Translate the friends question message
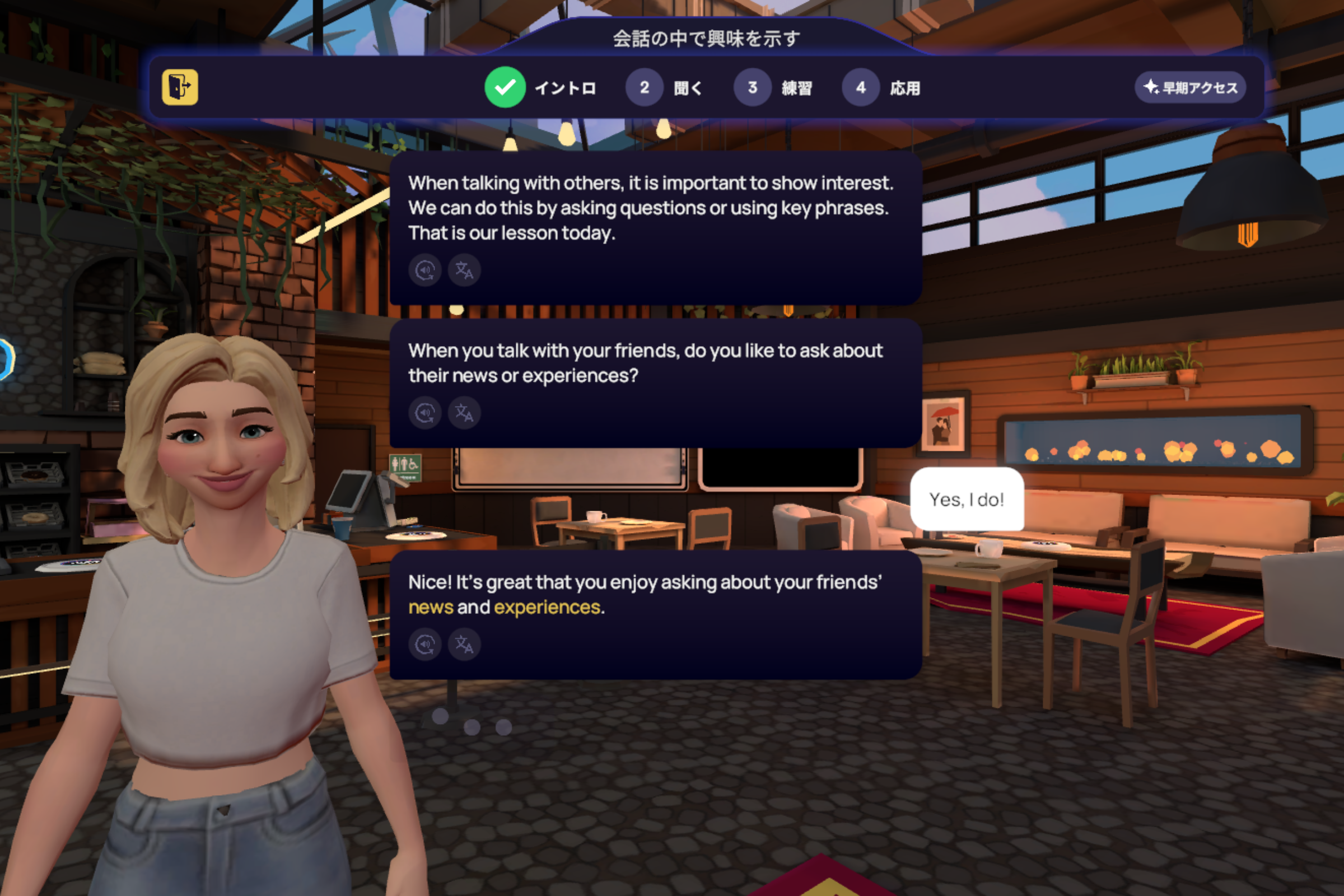 pyautogui.click(x=464, y=413)
